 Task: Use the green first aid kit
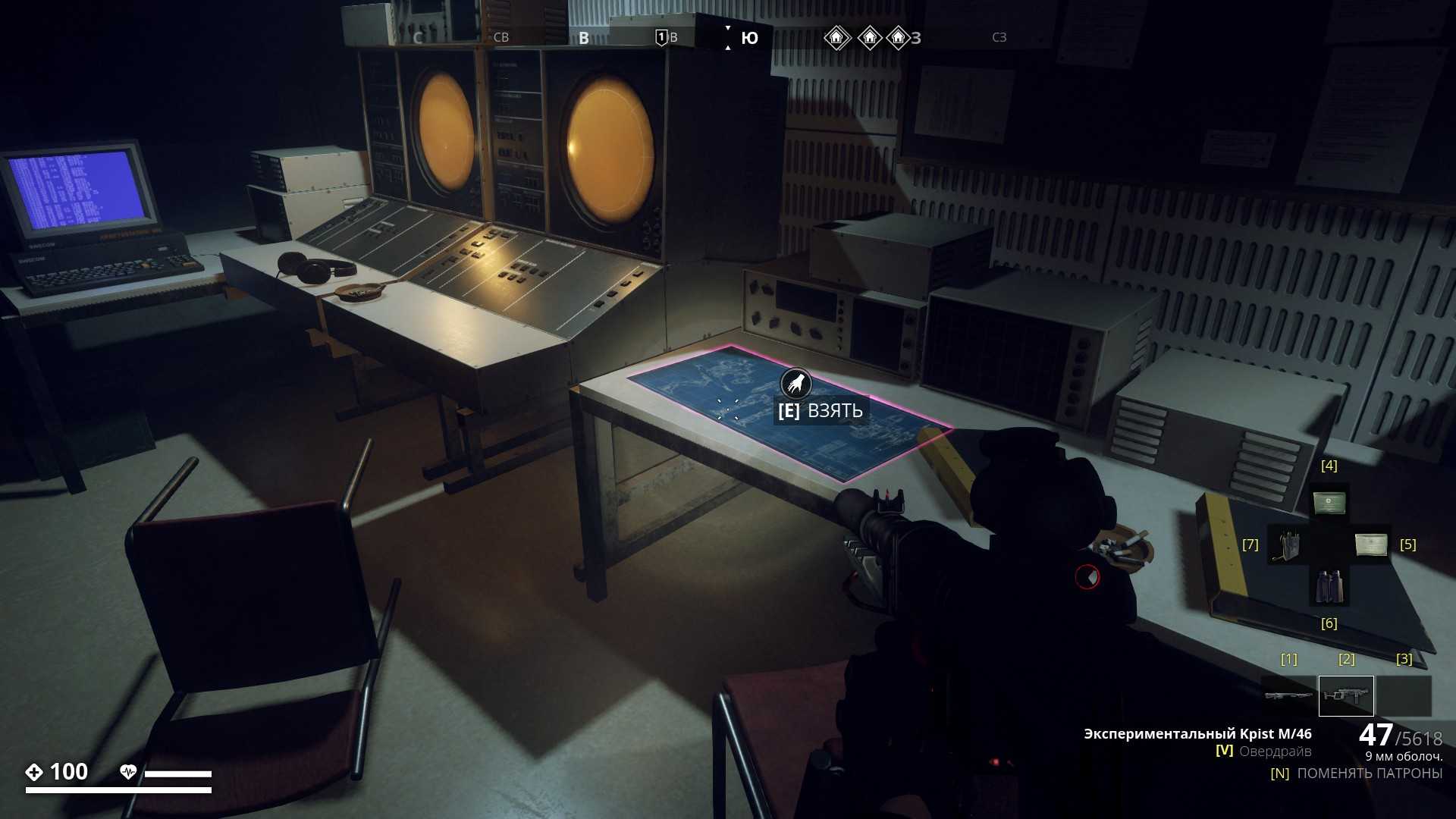tap(1329, 503)
